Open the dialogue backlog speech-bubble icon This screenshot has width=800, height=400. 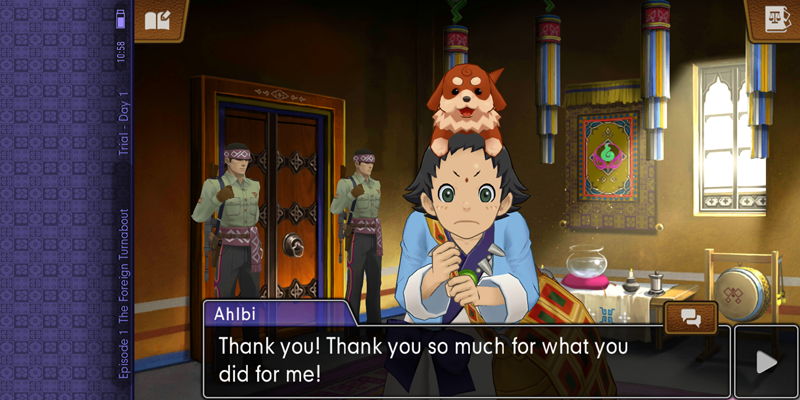pyautogui.click(x=690, y=317)
